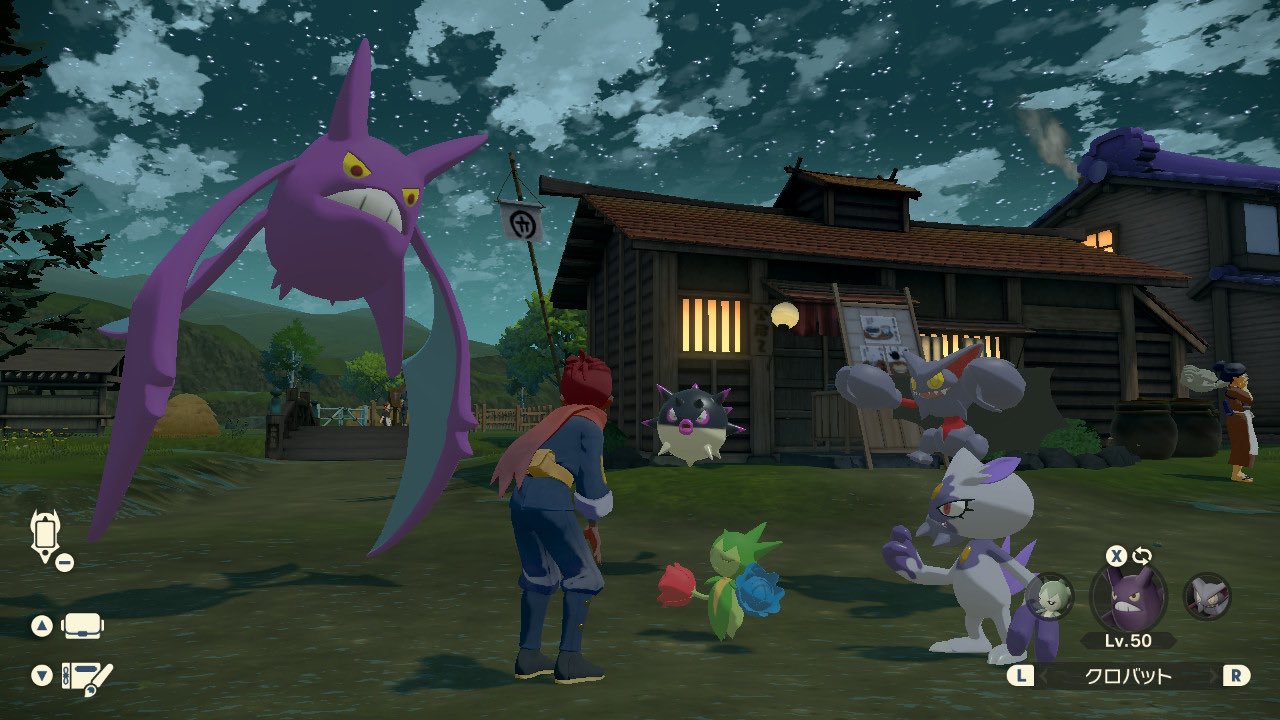Open the Pokédex notebook-and-brush icon
Screen dimensions: 1280x720
click(86, 677)
